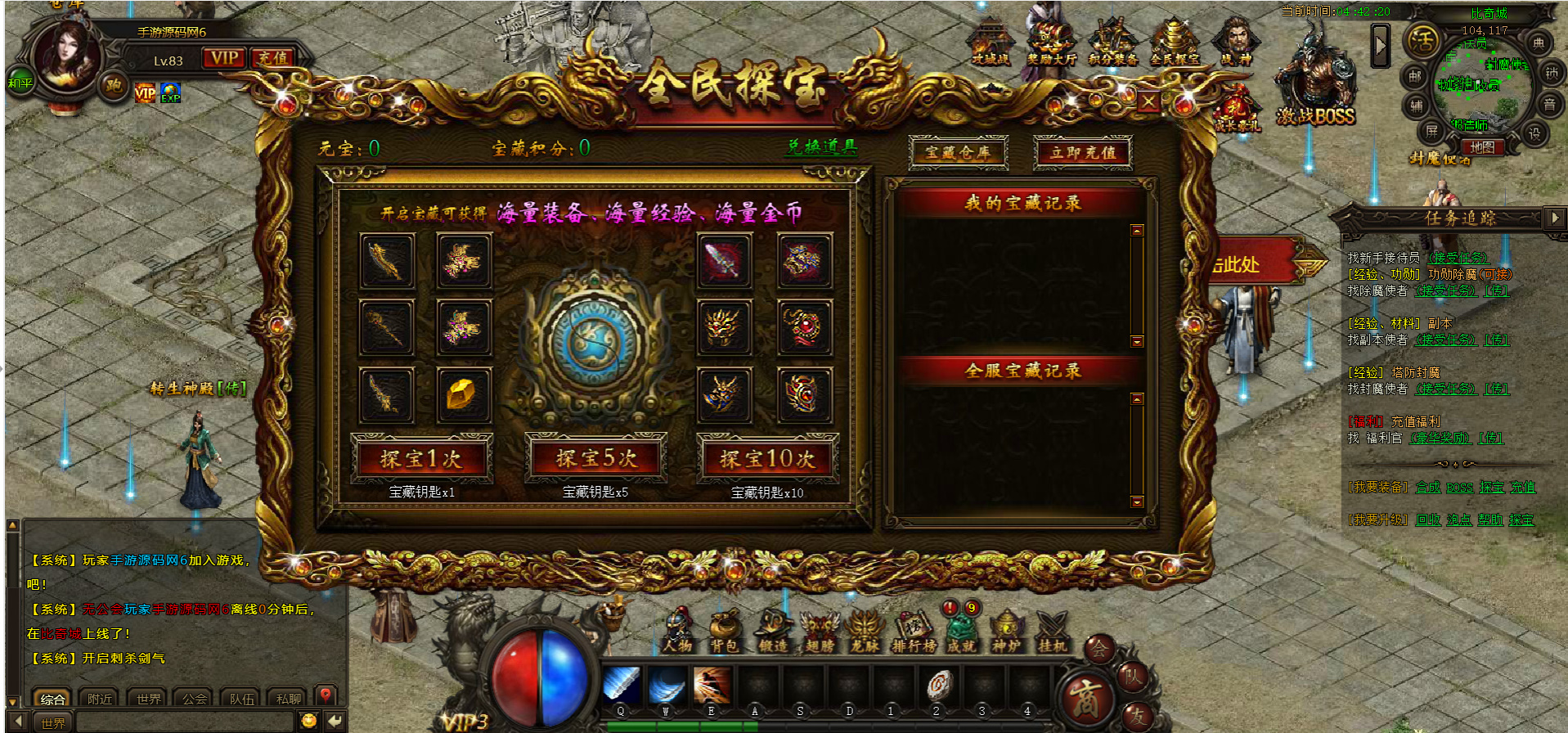Viewport: 1568px width, 733px height.
Task: Open the 宝藏仓库 treasure warehouse
Action: point(958,152)
